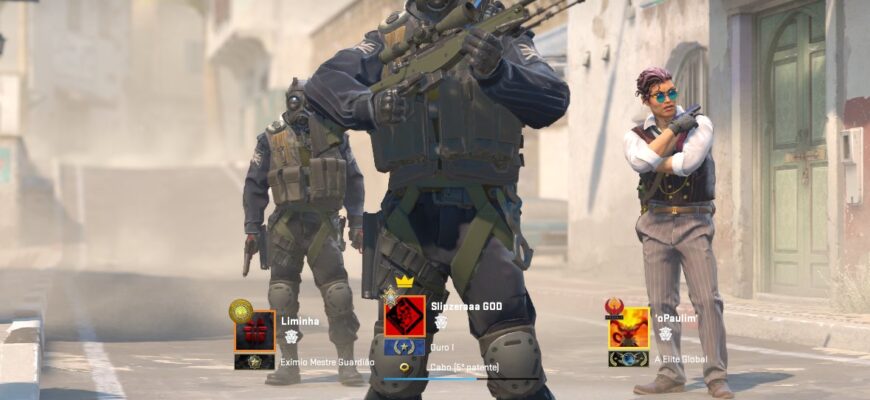Show Liminha's gold medal coin

click(241, 312)
